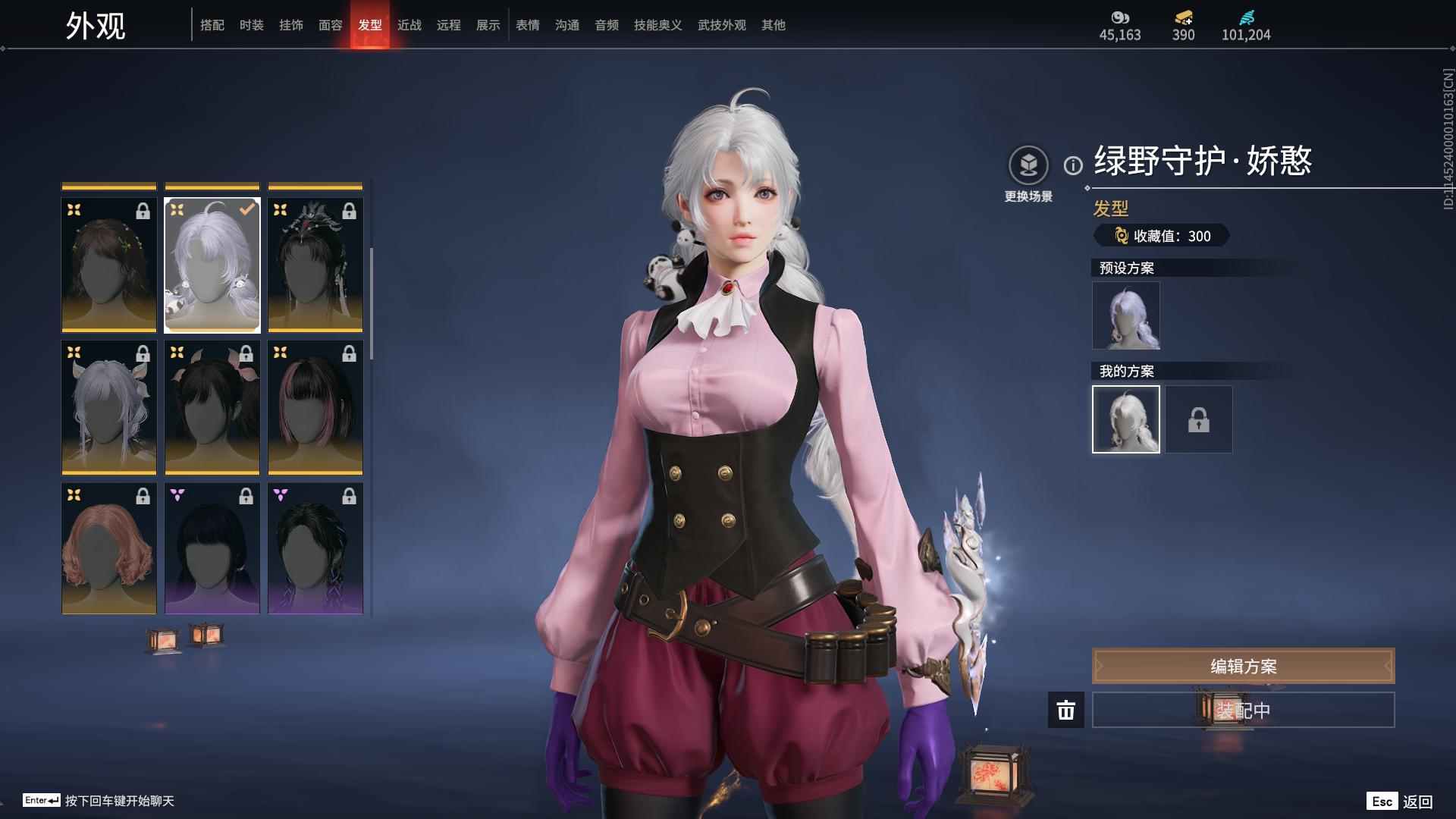Open the 时装 tab
This screenshot has height=819, width=1456.
pos(252,25)
